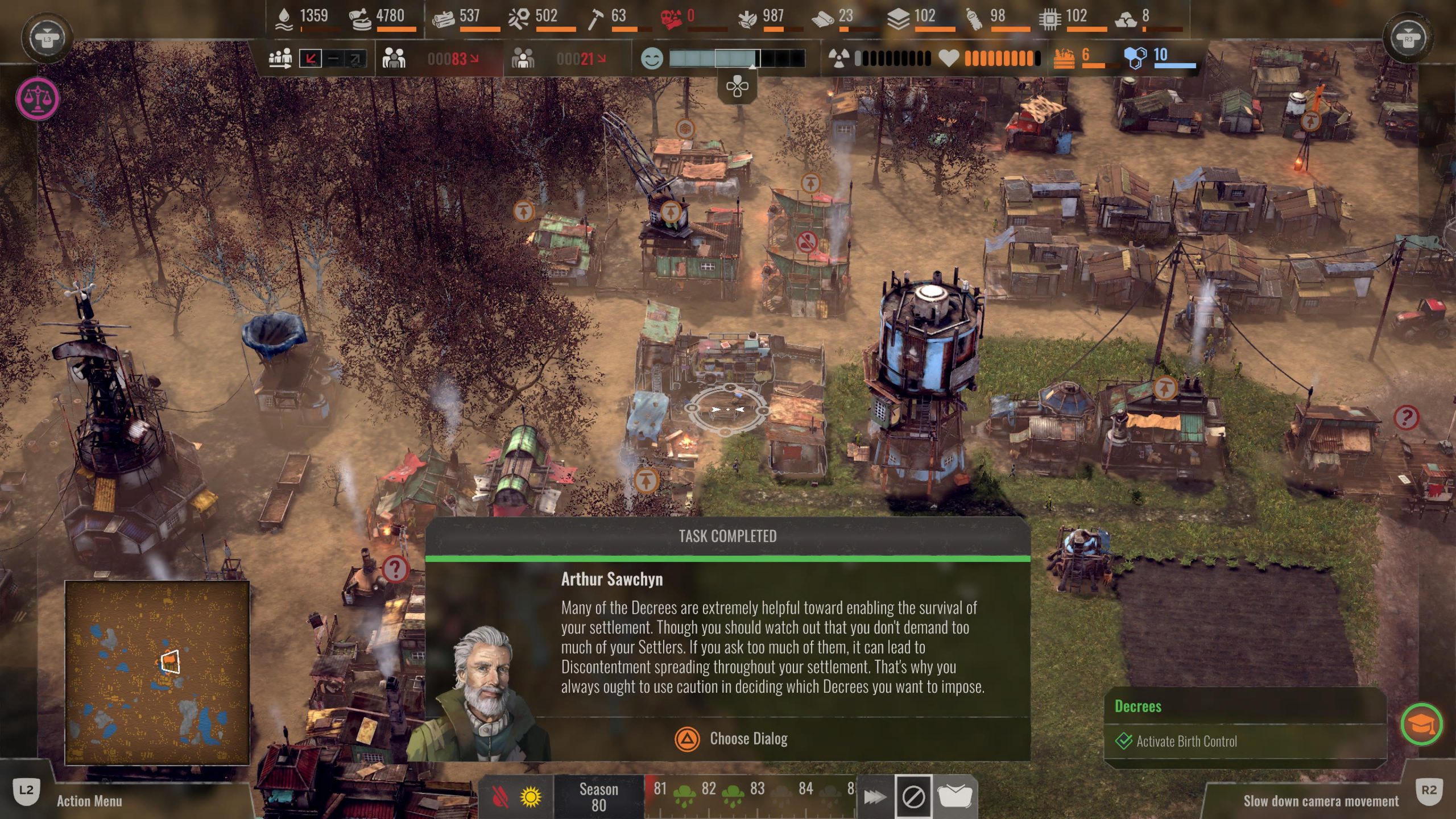
Task: Open the orange graduation cap tutorial icon
Action: (x=1421, y=725)
